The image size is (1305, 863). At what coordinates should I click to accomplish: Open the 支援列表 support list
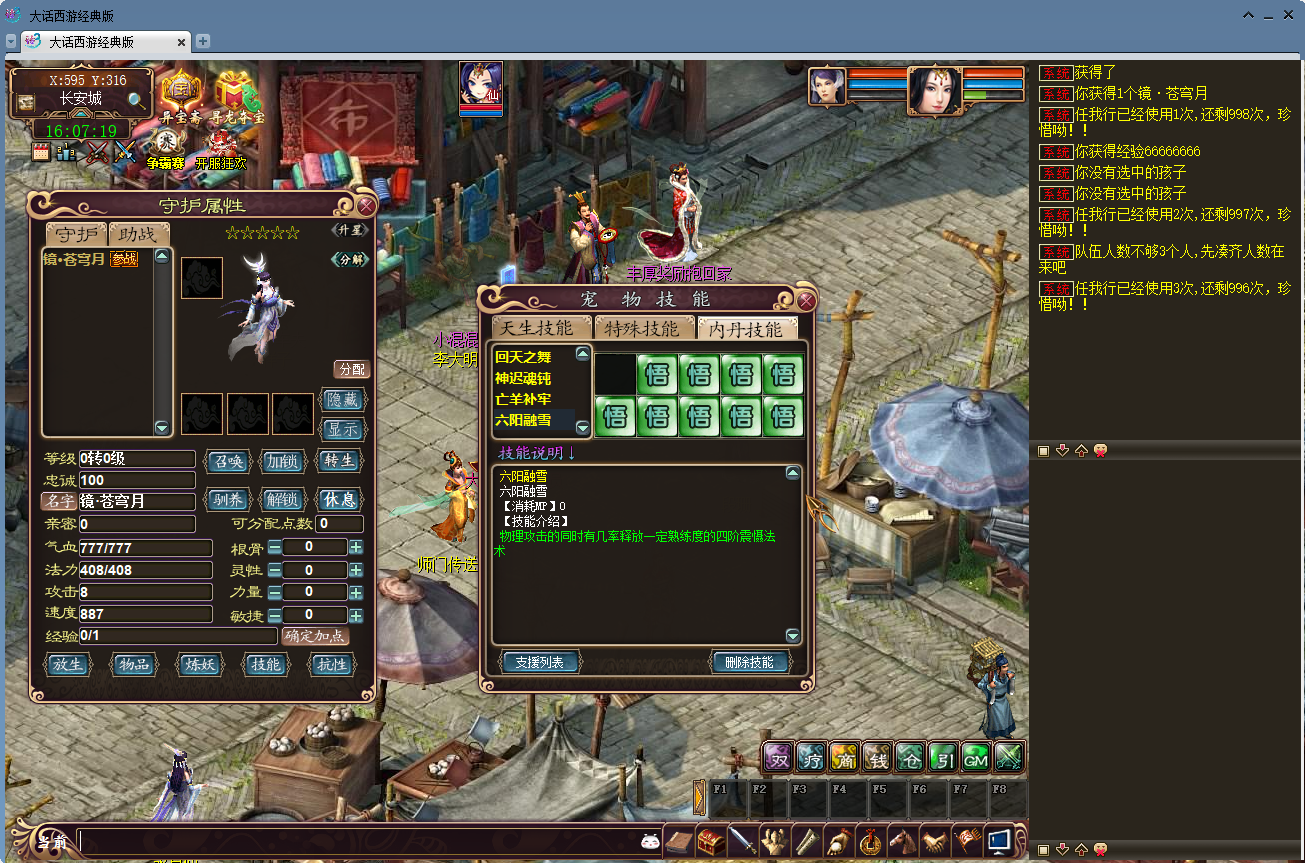click(539, 662)
